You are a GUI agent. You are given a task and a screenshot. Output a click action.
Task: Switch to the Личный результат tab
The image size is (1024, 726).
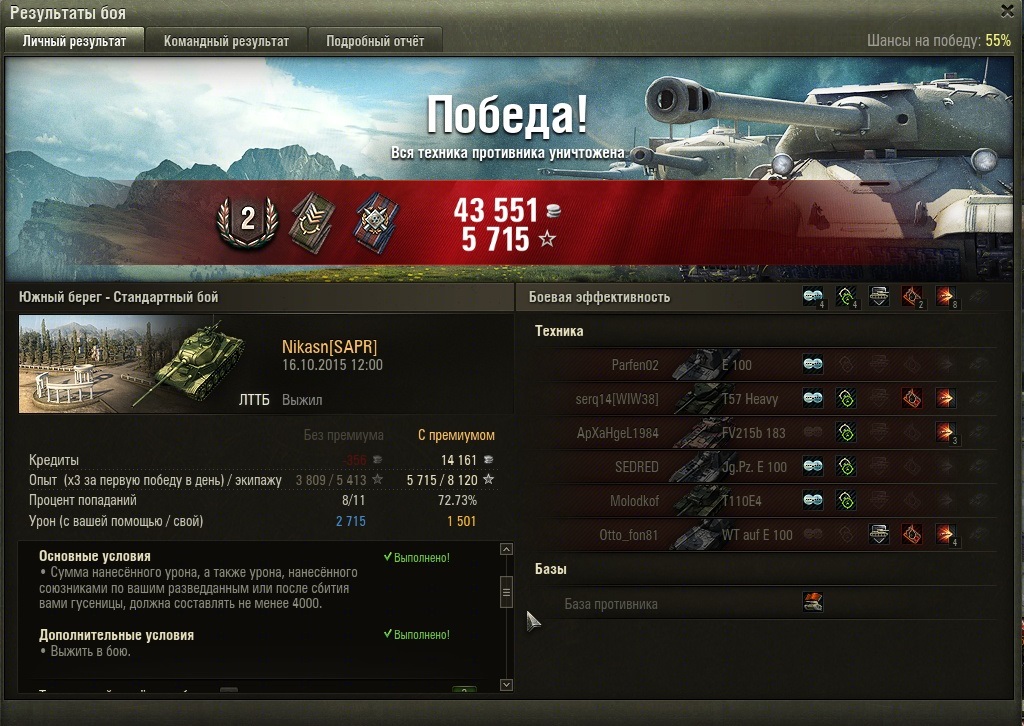[74, 41]
